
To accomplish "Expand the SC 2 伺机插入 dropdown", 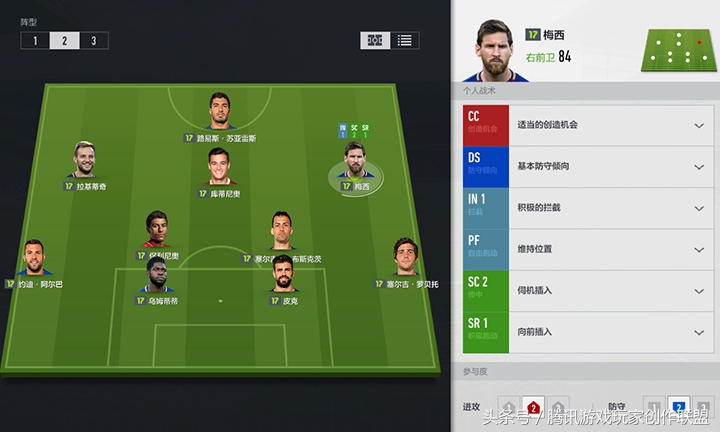I will [699, 291].
